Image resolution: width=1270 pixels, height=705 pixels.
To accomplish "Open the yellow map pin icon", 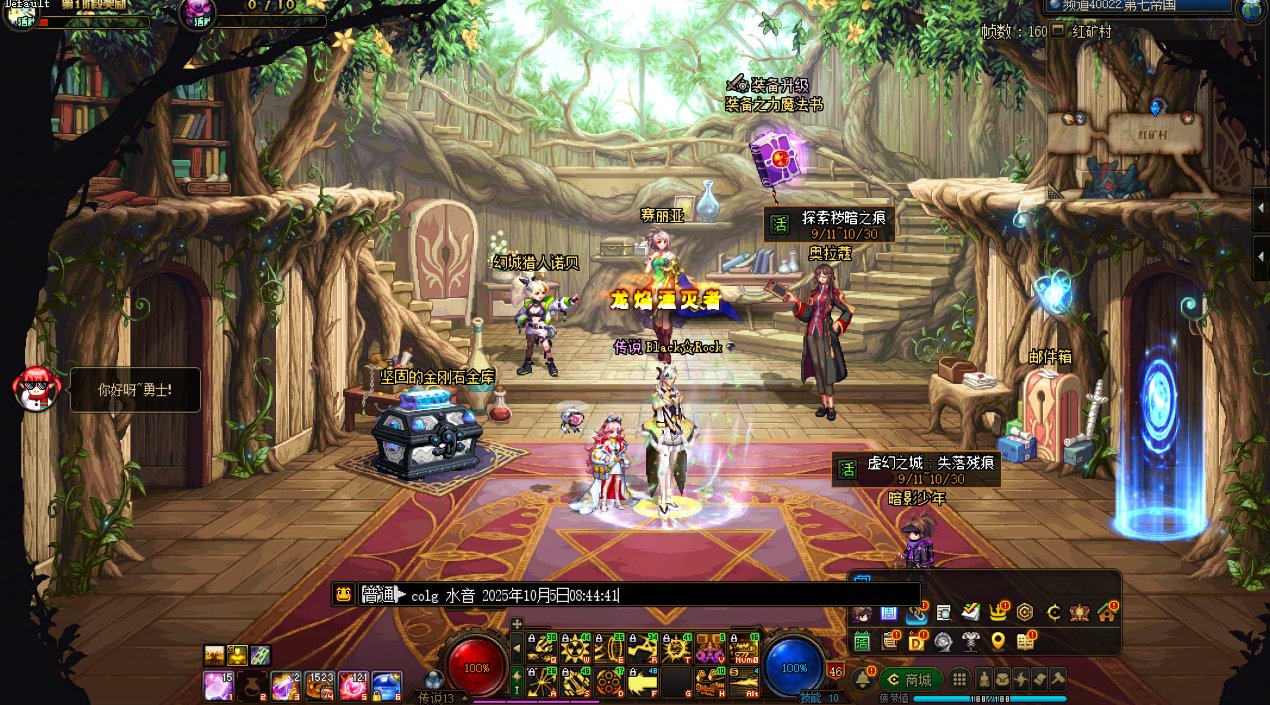I will point(997,641).
